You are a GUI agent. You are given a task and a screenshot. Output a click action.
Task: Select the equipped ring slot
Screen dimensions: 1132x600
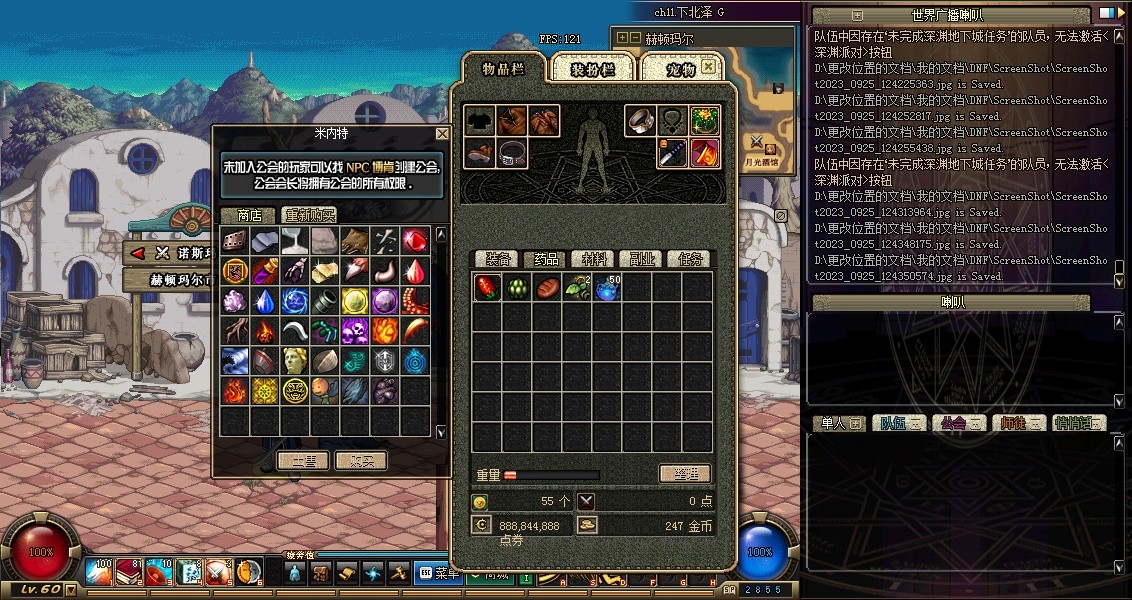pos(641,121)
